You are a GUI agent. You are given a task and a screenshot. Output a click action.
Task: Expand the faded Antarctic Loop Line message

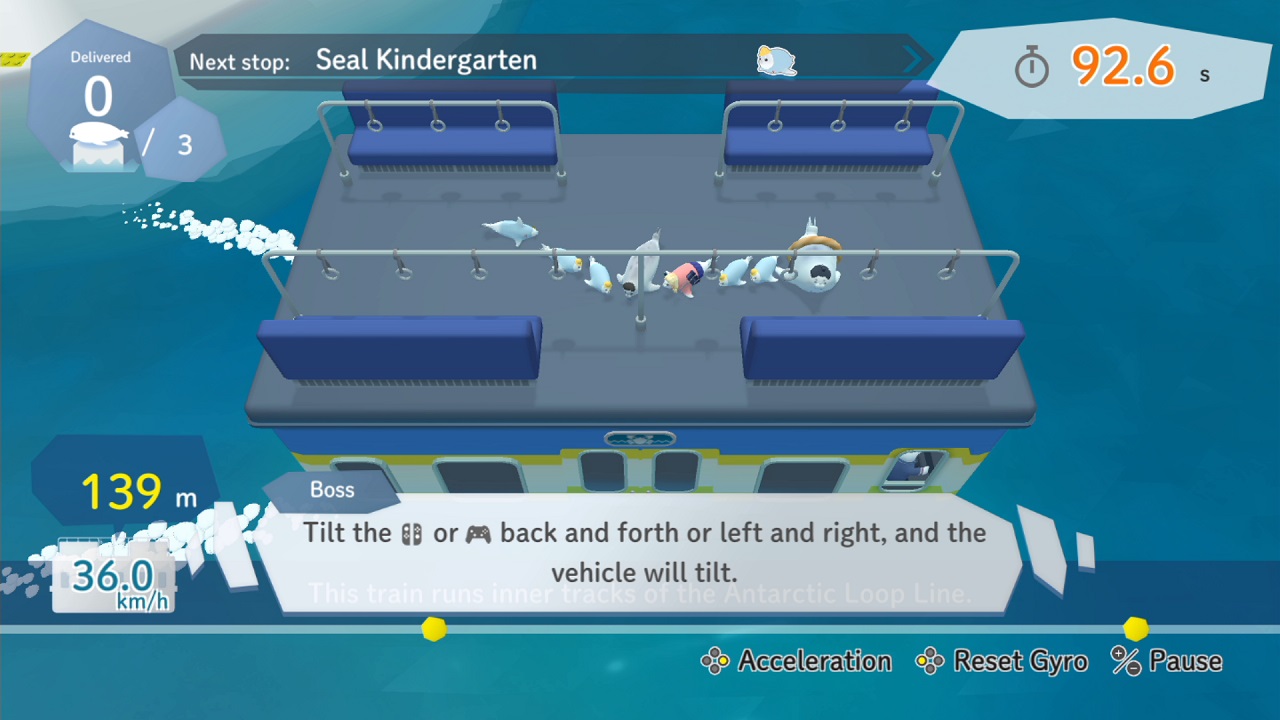tap(640, 593)
